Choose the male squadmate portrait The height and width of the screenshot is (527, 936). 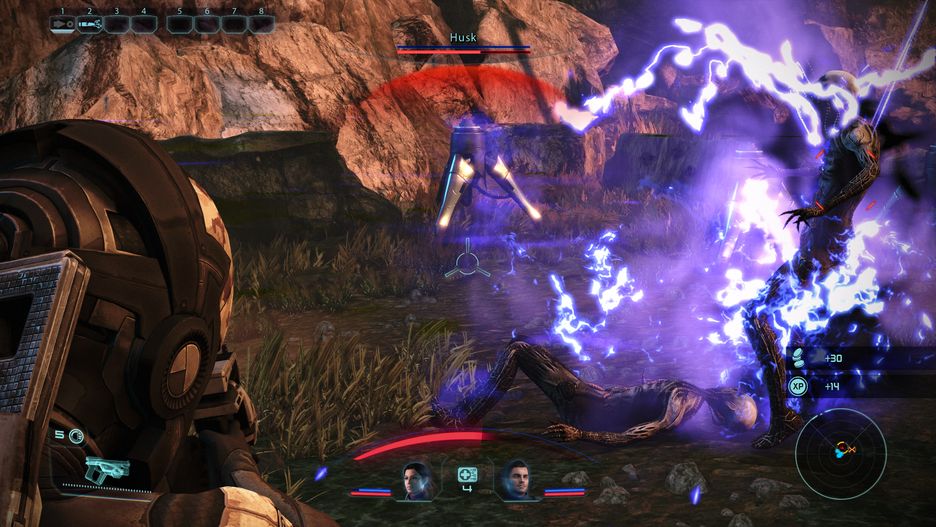(x=517, y=480)
